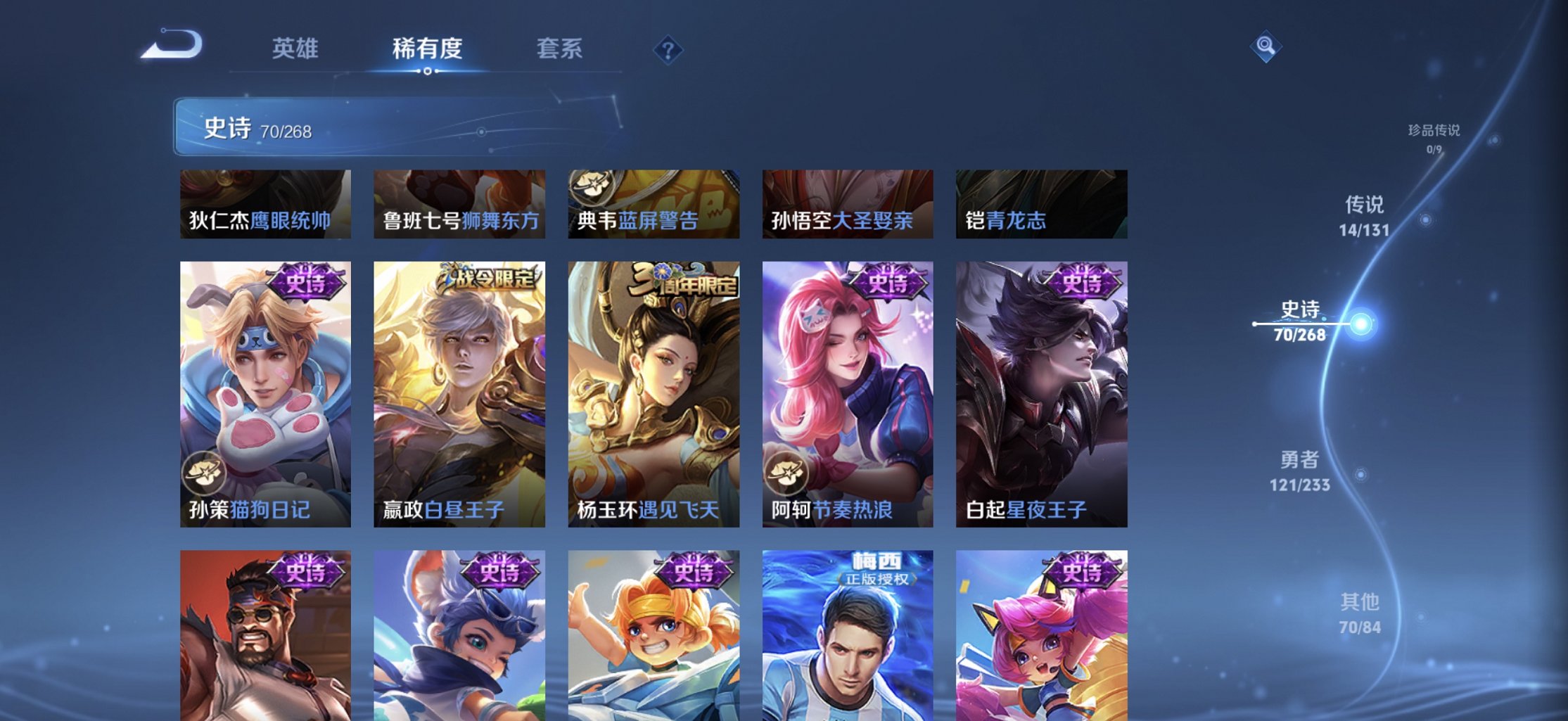Click the help question mark icon
Image resolution: width=1568 pixels, height=721 pixels.
click(668, 50)
